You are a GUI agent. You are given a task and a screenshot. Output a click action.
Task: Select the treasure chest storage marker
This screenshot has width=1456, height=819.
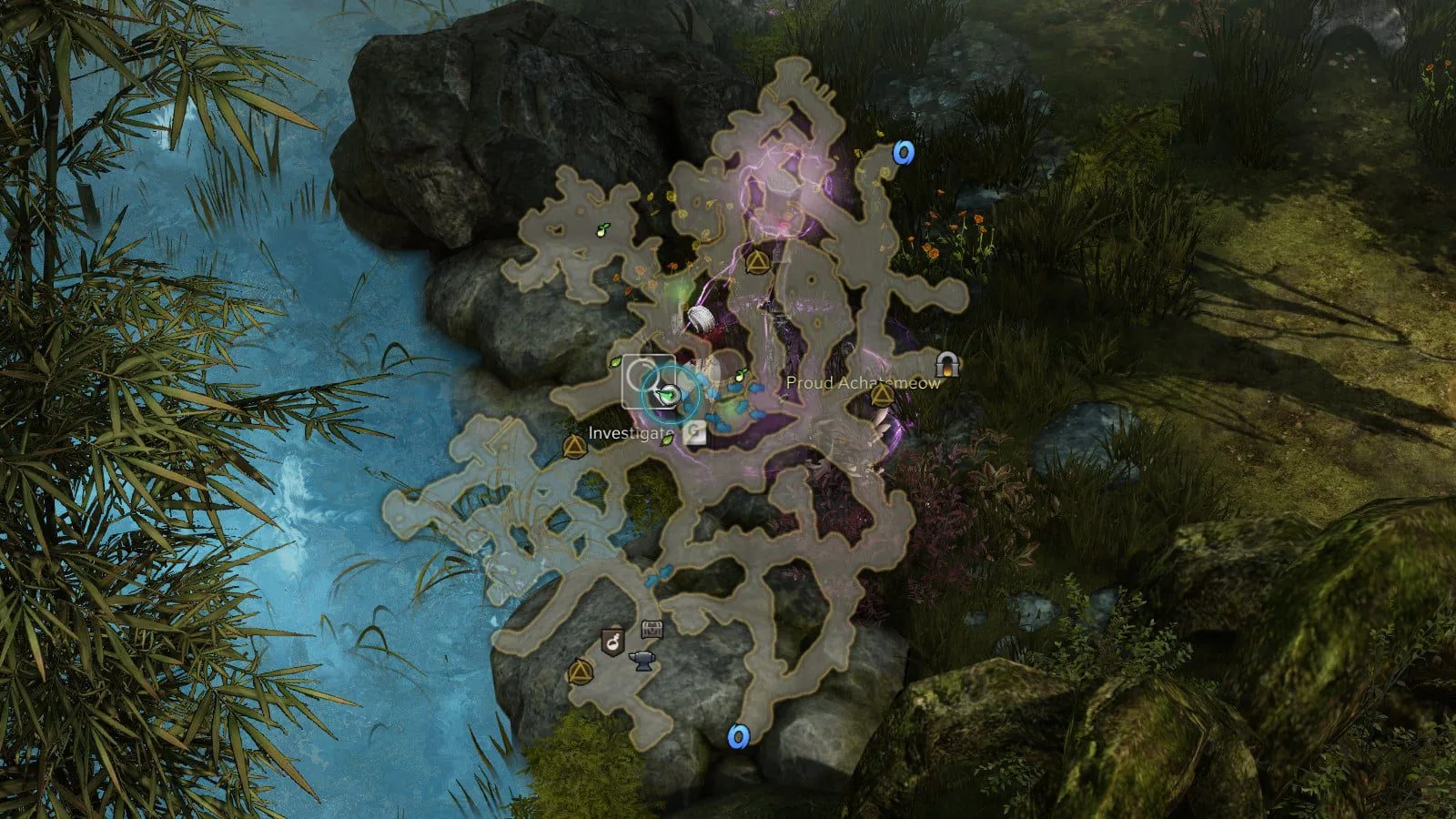tap(652, 629)
